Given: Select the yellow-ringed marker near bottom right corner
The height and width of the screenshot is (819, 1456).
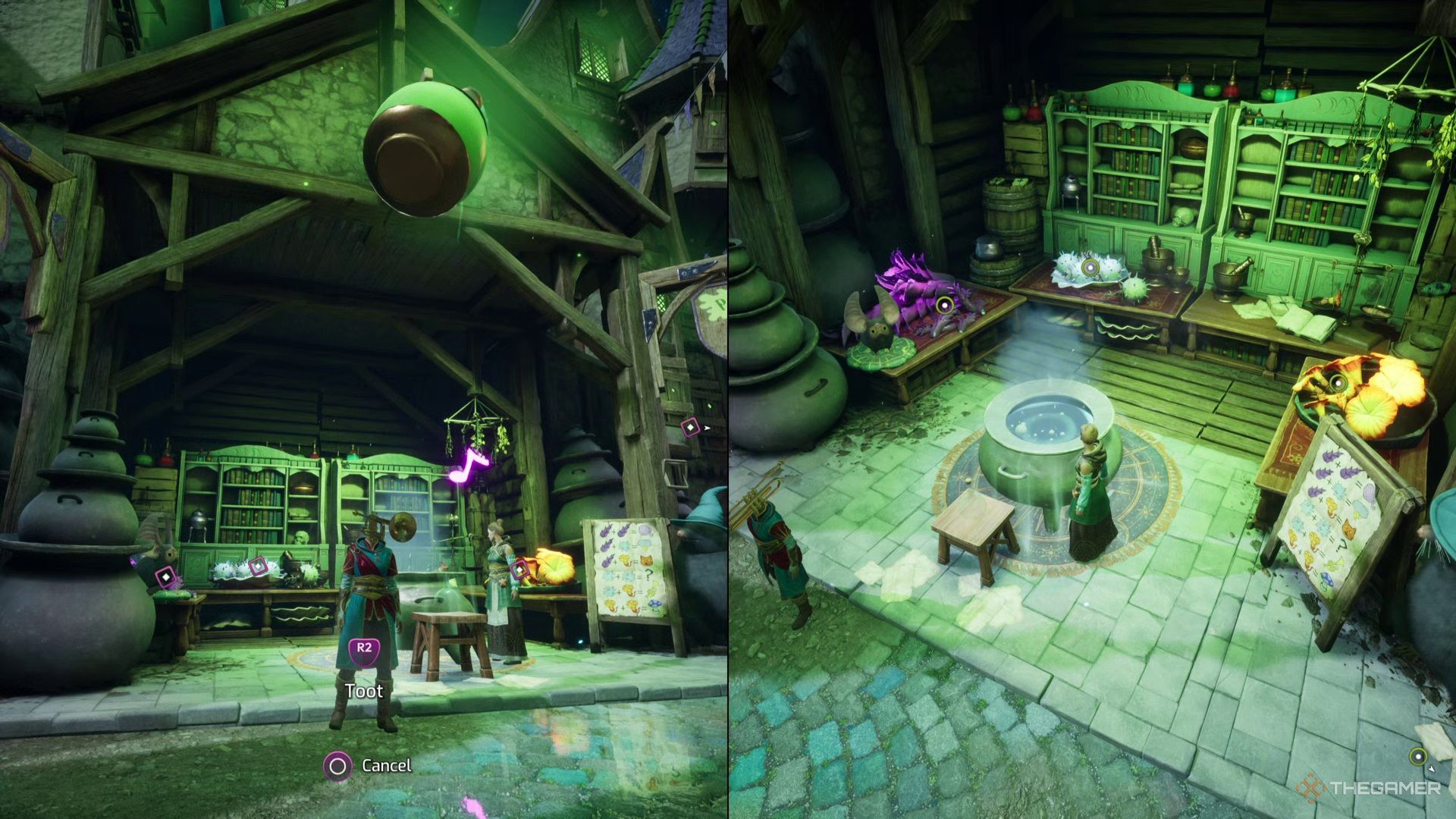Looking at the screenshot, I should [x=1419, y=757].
